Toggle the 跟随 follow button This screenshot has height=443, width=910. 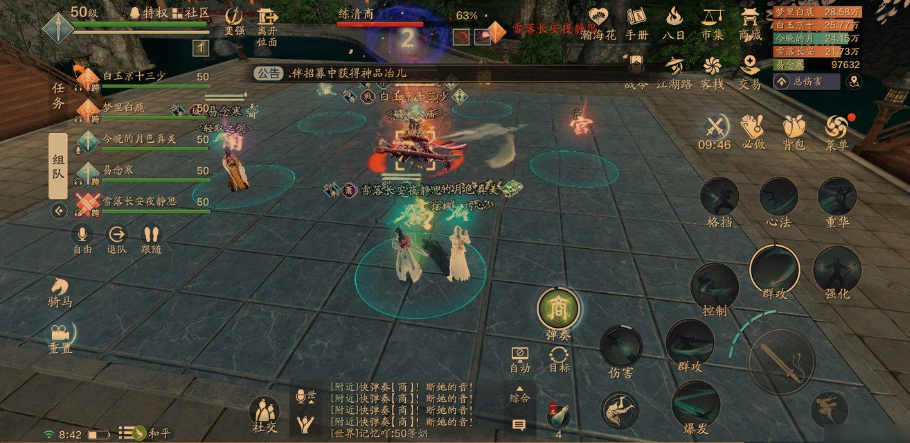click(150, 238)
